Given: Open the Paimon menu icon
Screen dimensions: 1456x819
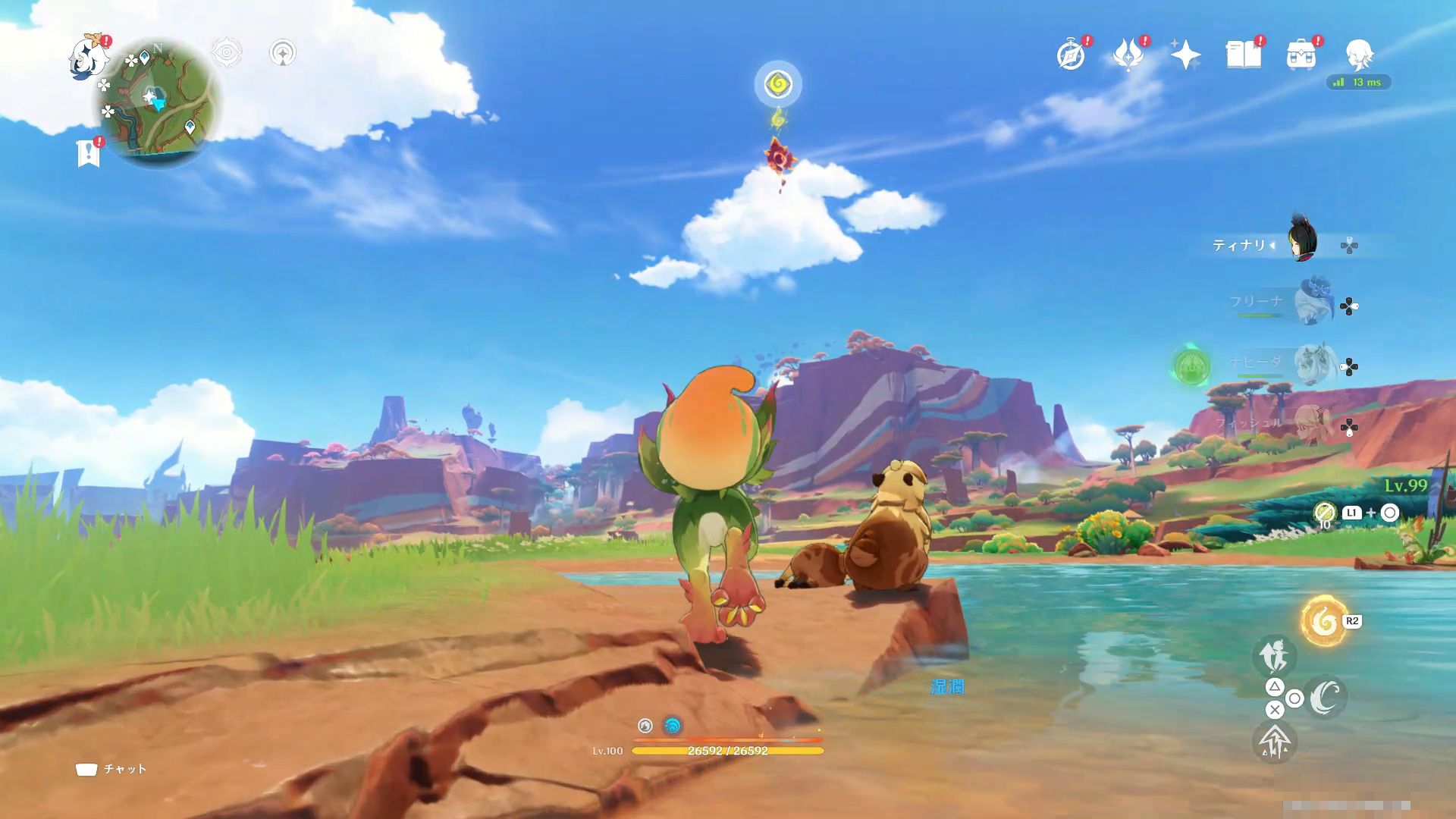Looking at the screenshot, I should (x=89, y=57).
